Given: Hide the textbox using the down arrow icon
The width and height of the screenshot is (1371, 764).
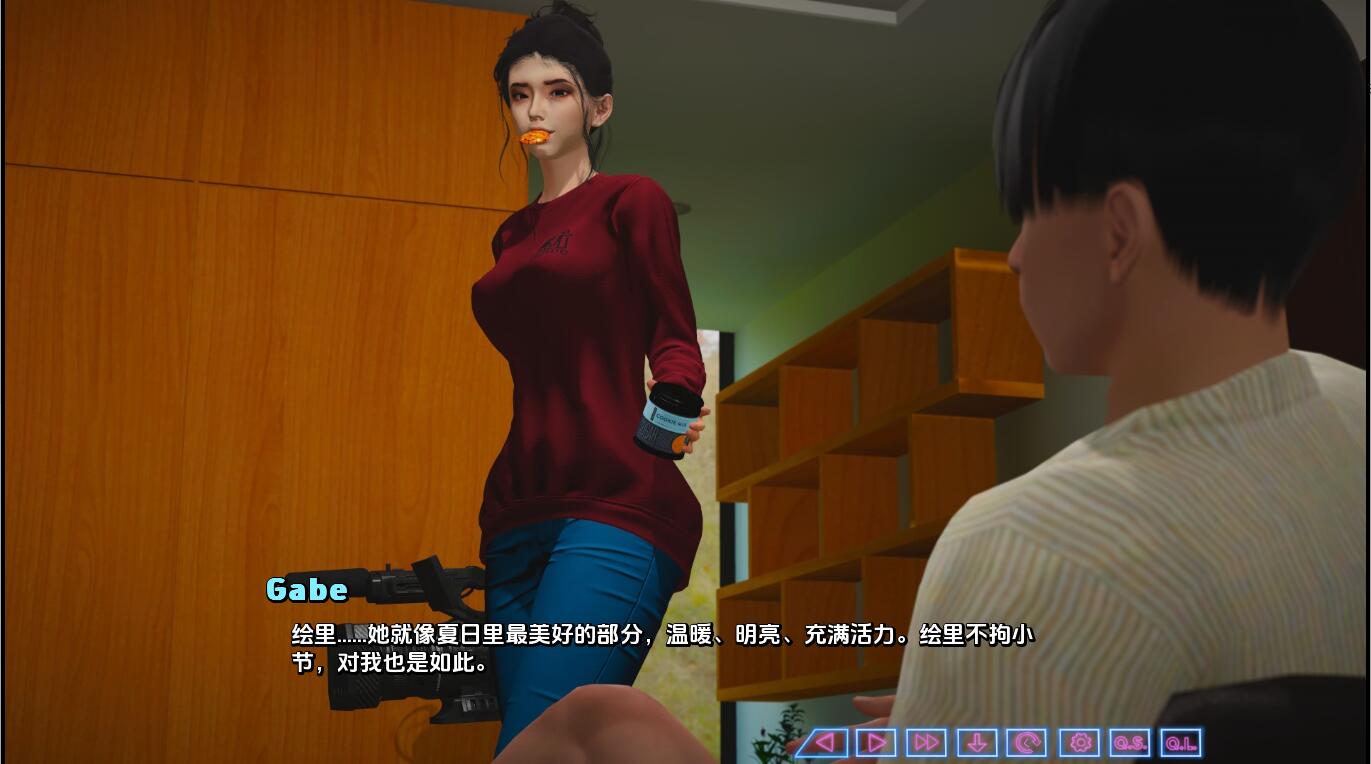Looking at the screenshot, I should (x=976, y=743).
